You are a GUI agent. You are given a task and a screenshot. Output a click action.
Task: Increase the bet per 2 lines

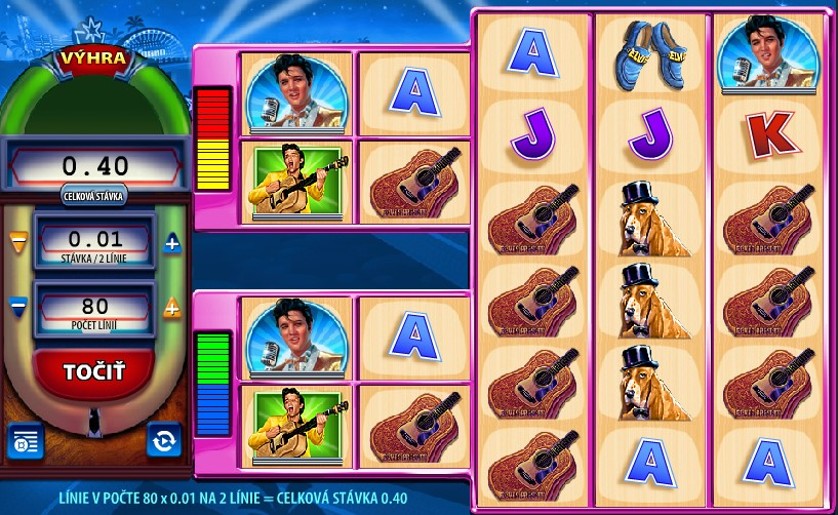[172, 243]
